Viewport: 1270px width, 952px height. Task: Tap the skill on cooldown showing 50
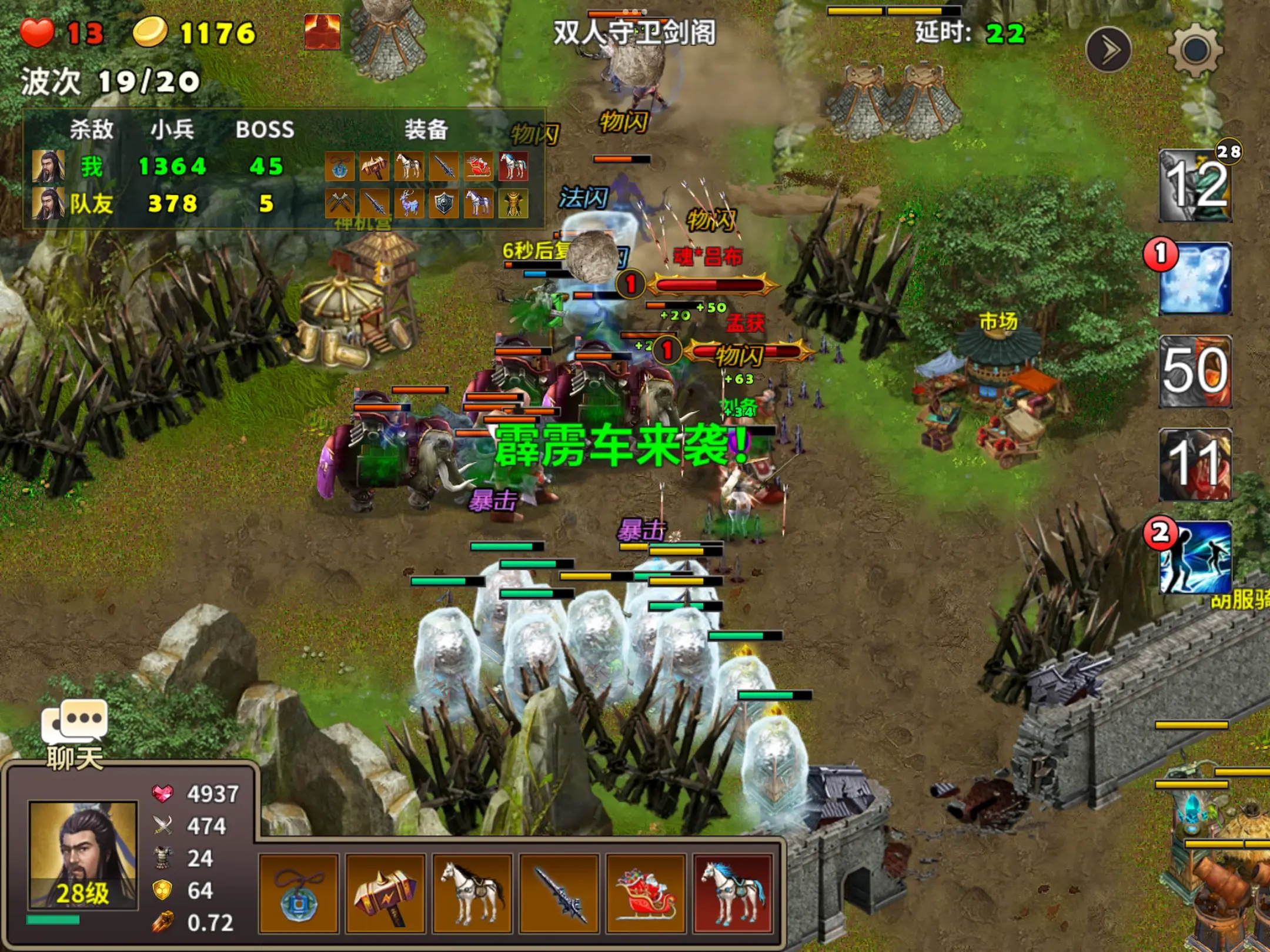coord(1195,371)
